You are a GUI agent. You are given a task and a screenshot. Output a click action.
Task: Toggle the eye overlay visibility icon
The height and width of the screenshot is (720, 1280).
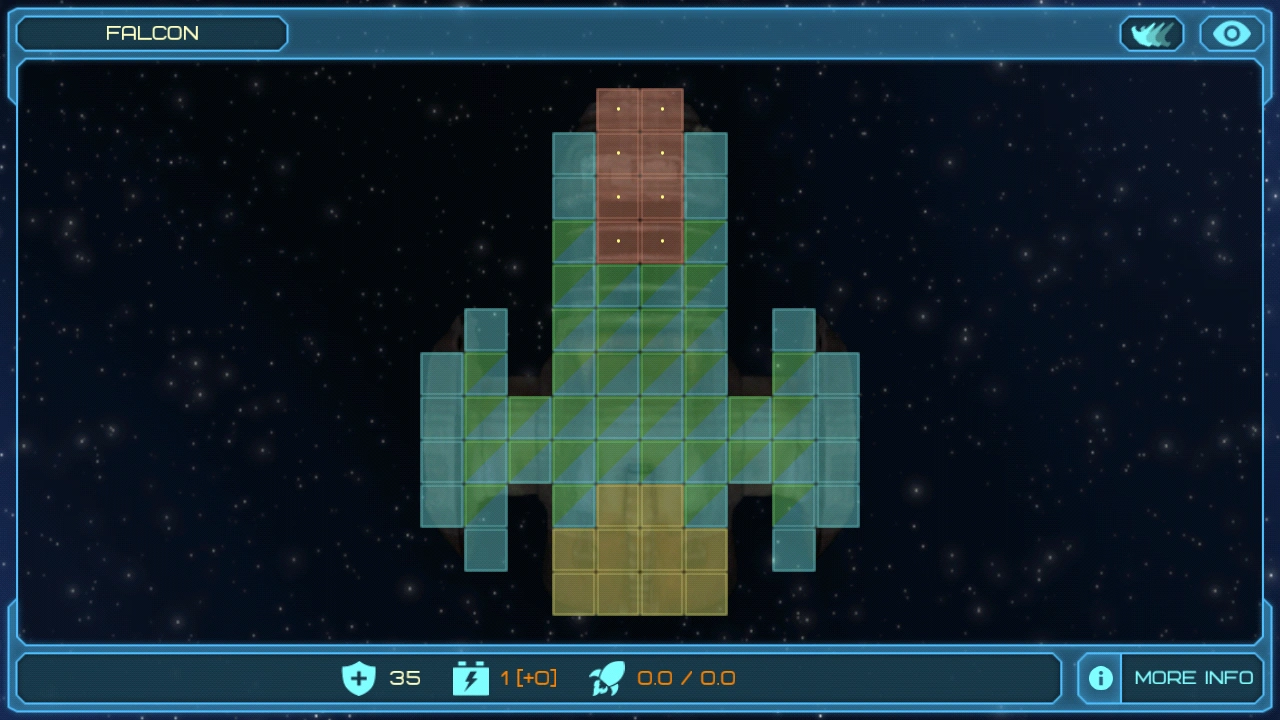tap(1229, 33)
